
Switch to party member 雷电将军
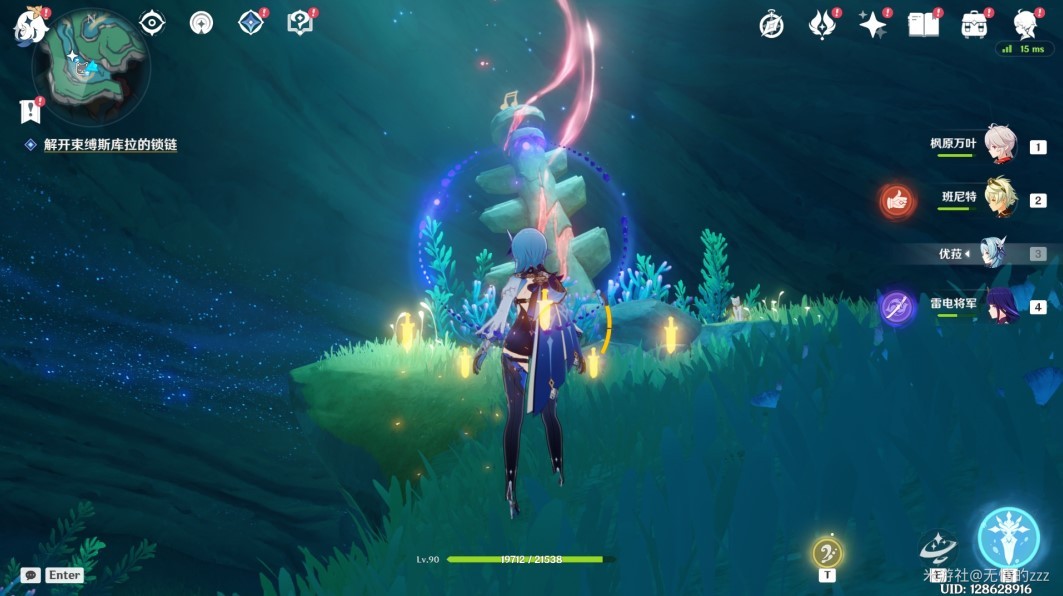tap(1001, 306)
